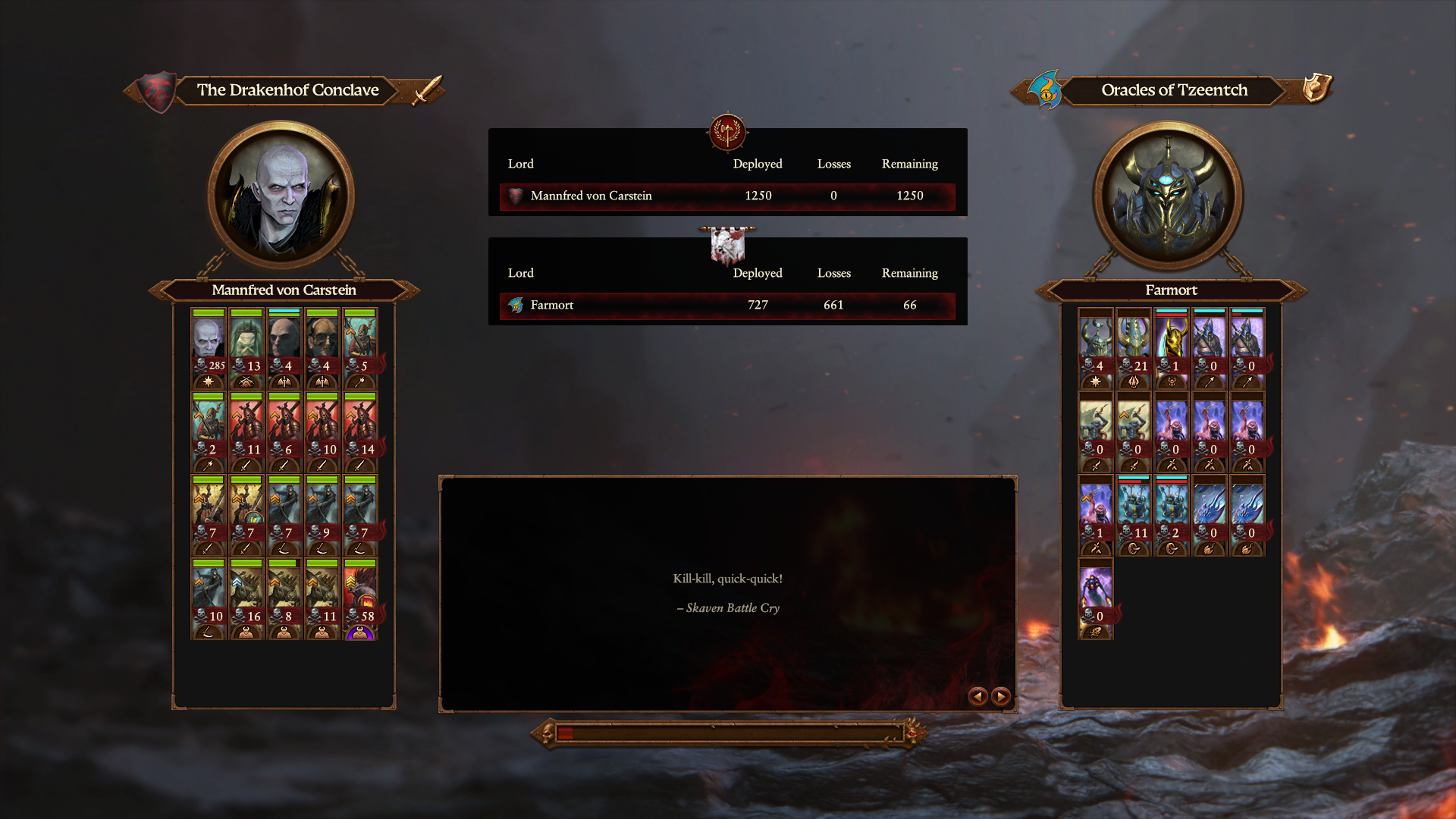This screenshot has height=819, width=1456.
Task: Click the Oracles of Tzeentch faction emblem
Action: pos(1045,91)
